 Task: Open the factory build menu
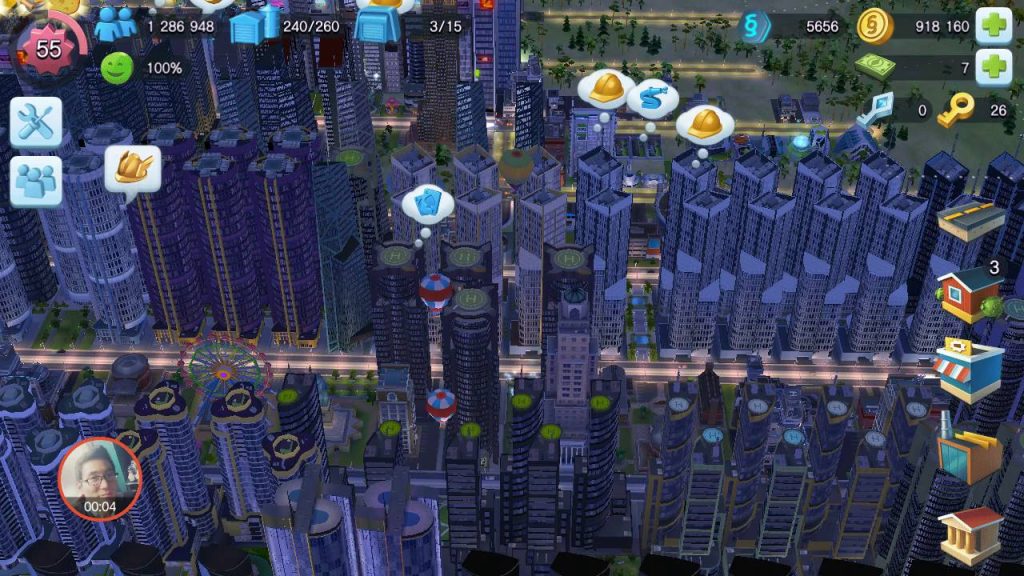(968, 452)
